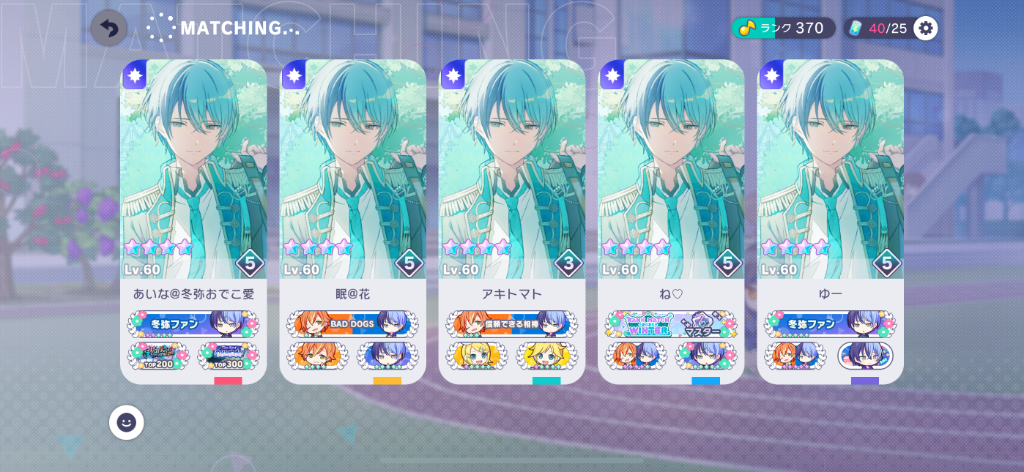Open the emoji stamp button
The width and height of the screenshot is (1024, 472).
point(126,422)
